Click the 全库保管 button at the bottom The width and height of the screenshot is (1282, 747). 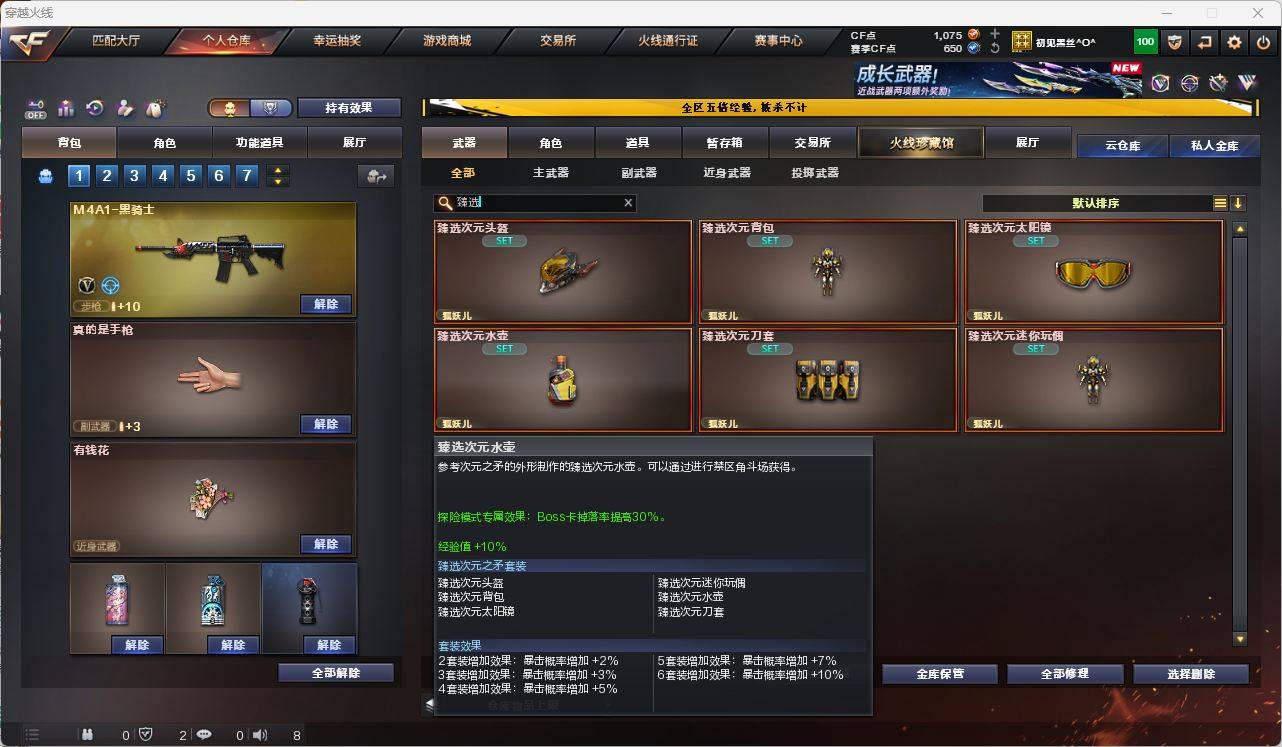click(938, 674)
